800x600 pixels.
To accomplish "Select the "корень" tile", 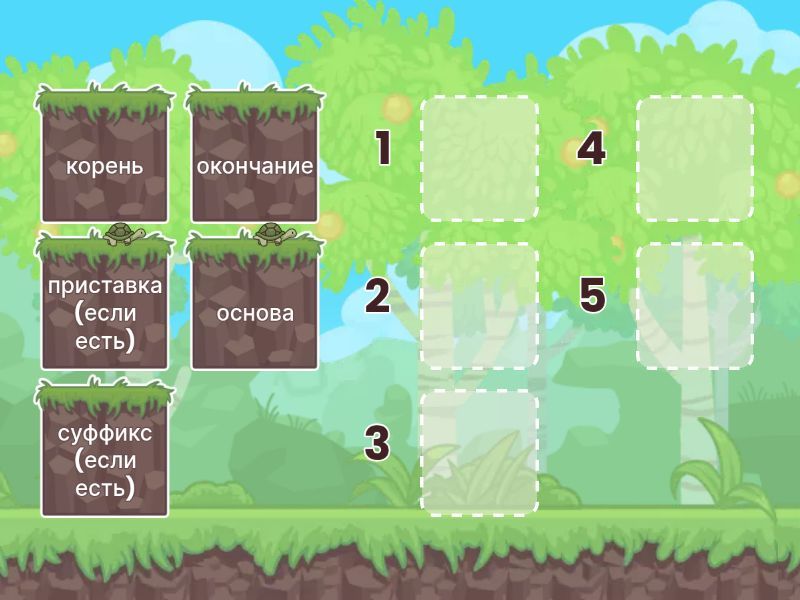I will coord(105,160).
